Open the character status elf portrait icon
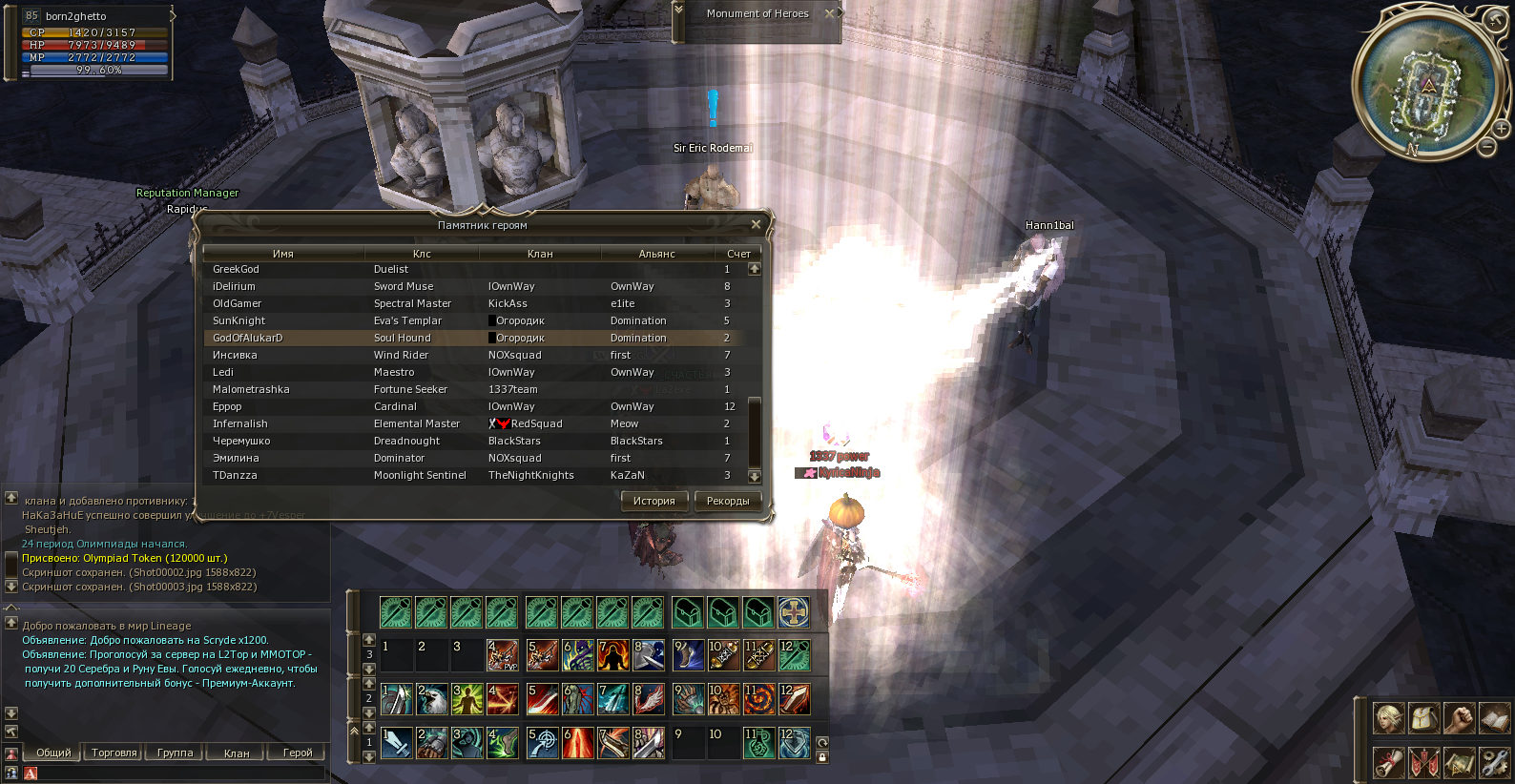This screenshot has width=1515, height=784. pos(1388,717)
